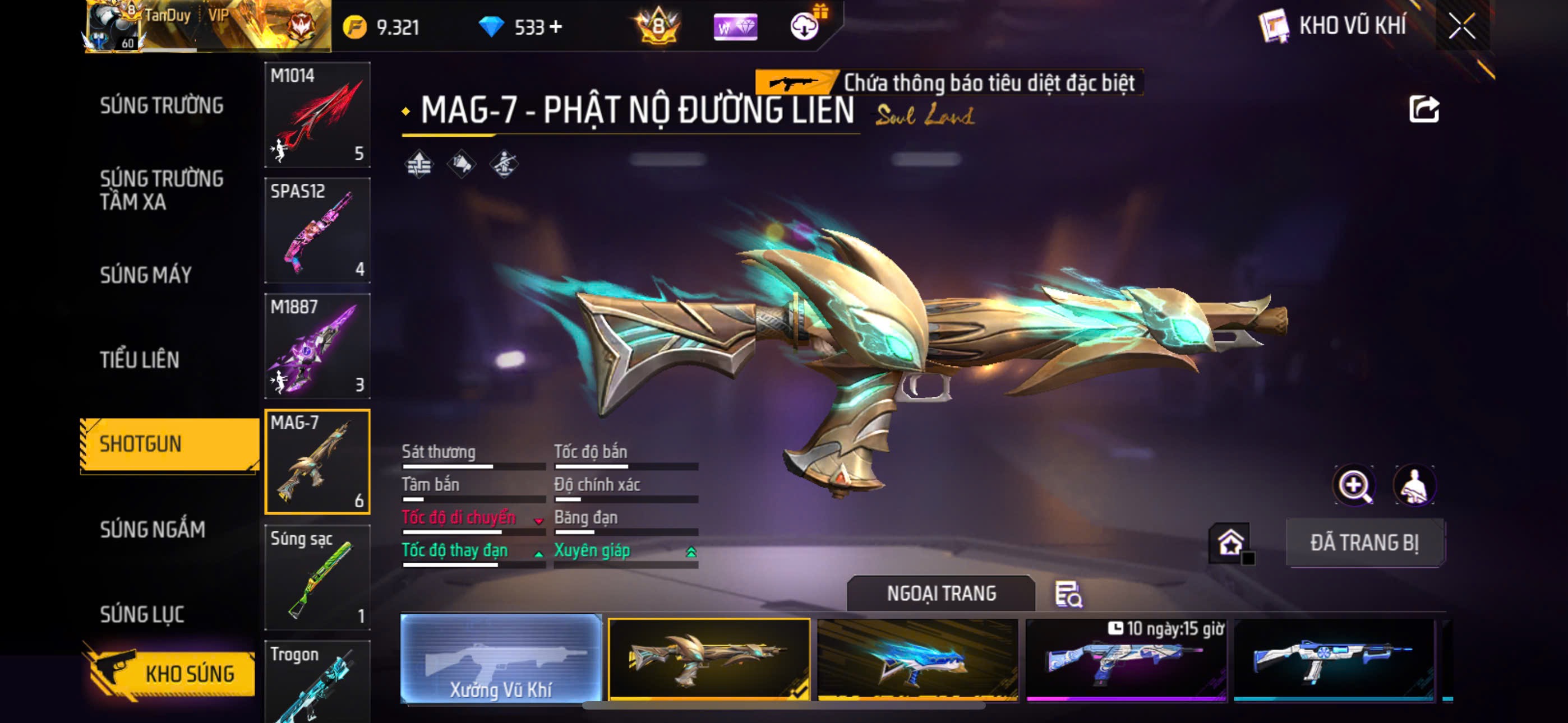Zoom in on the weapon preview
This screenshot has height=723, width=1568.
(1354, 486)
